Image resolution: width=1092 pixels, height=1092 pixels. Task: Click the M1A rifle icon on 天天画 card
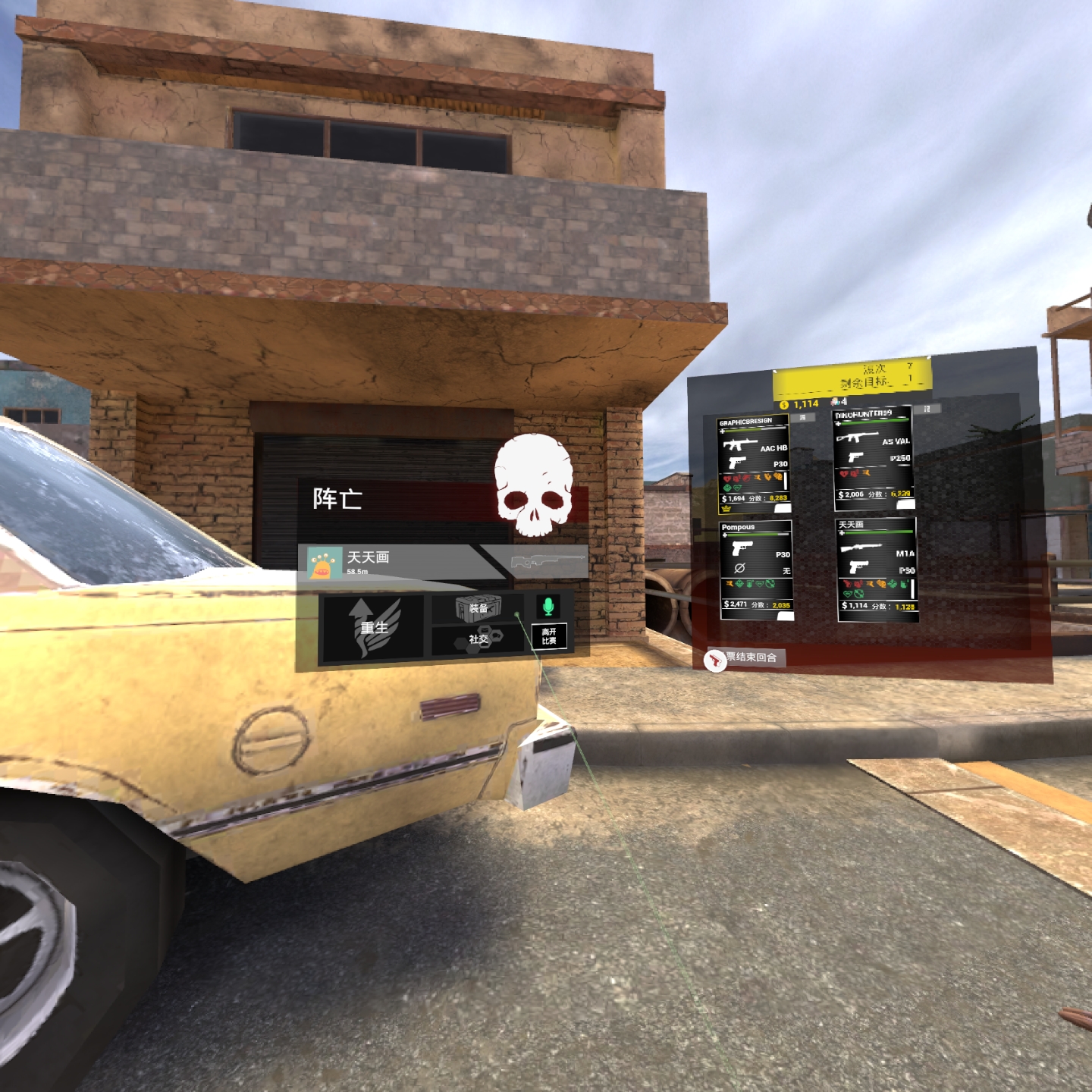coord(860,547)
